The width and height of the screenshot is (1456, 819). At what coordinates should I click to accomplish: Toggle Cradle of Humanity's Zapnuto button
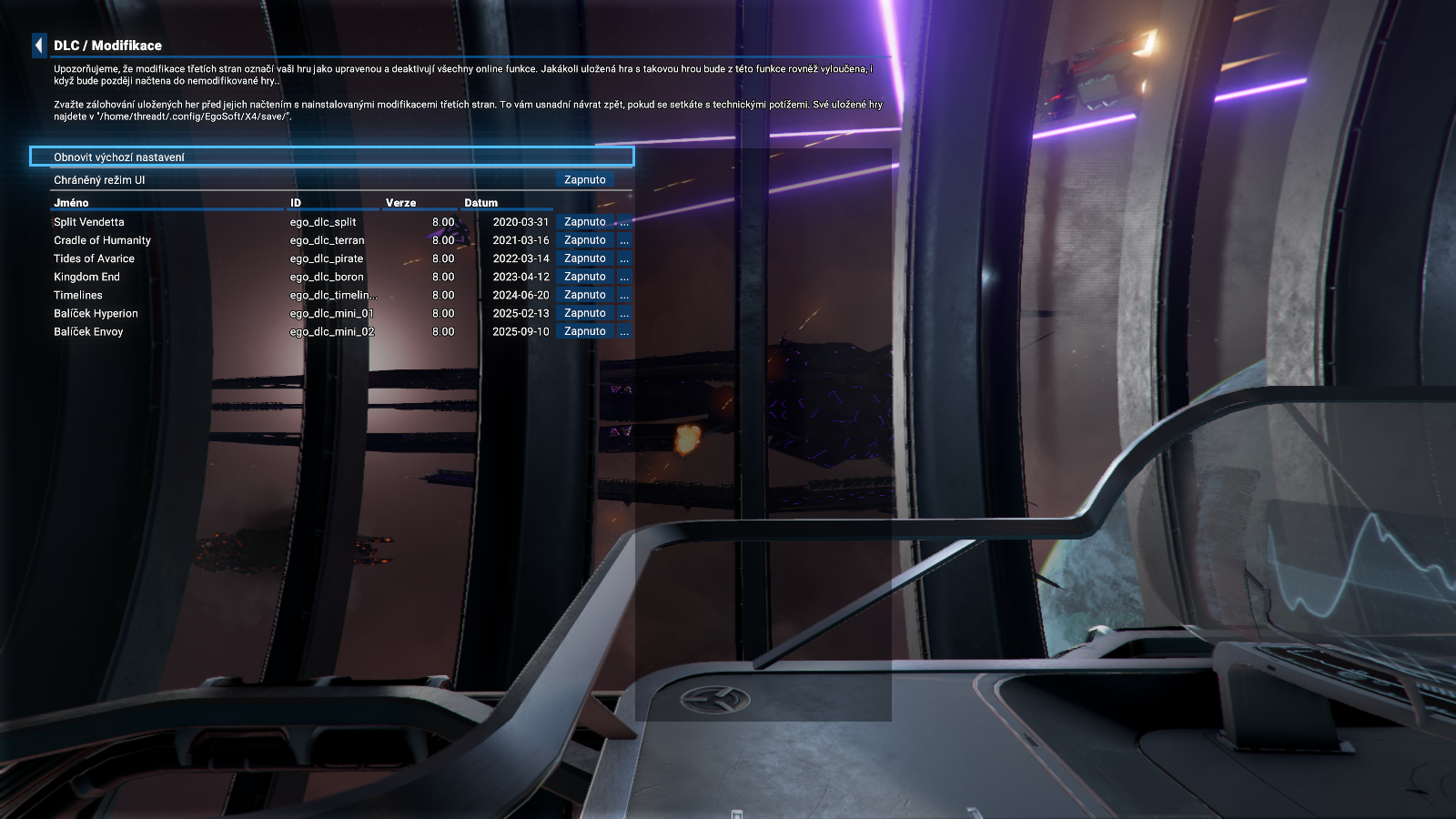click(584, 240)
